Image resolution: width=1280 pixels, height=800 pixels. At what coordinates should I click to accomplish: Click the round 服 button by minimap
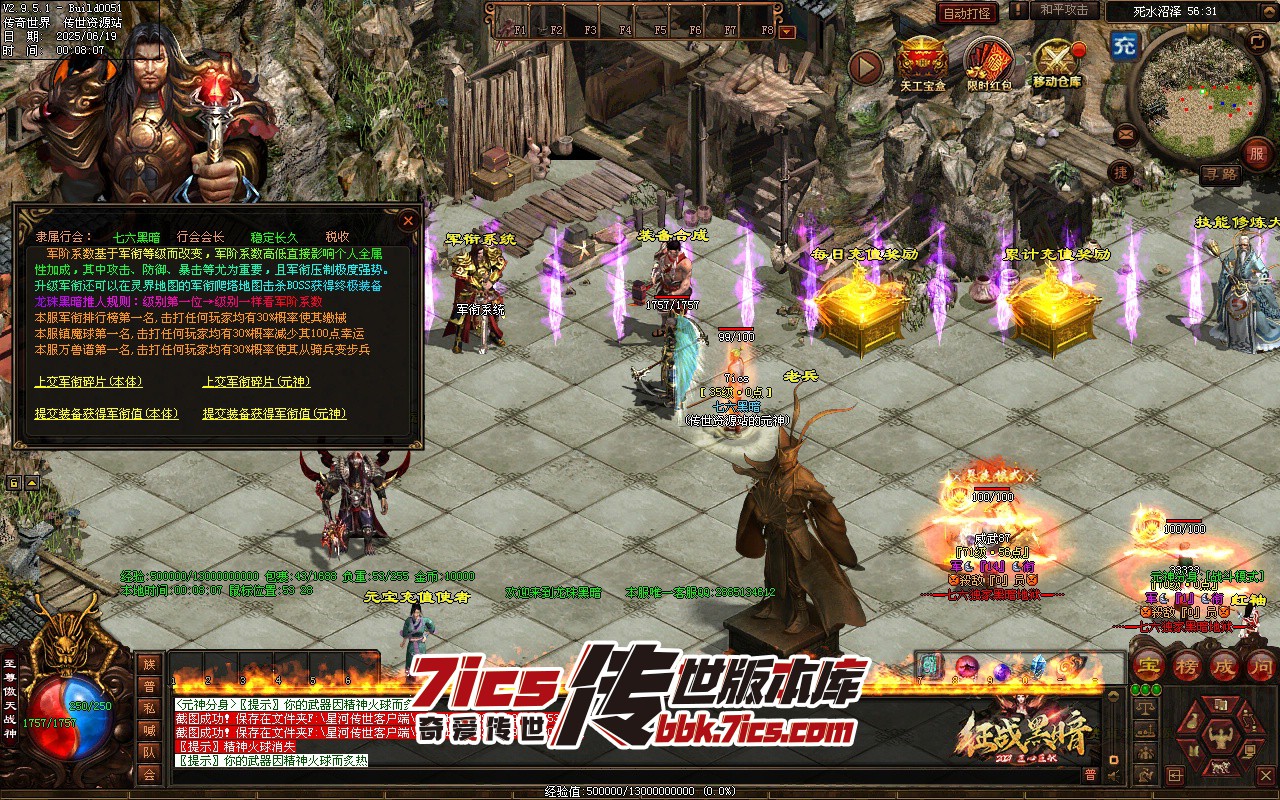click(x=1256, y=153)
